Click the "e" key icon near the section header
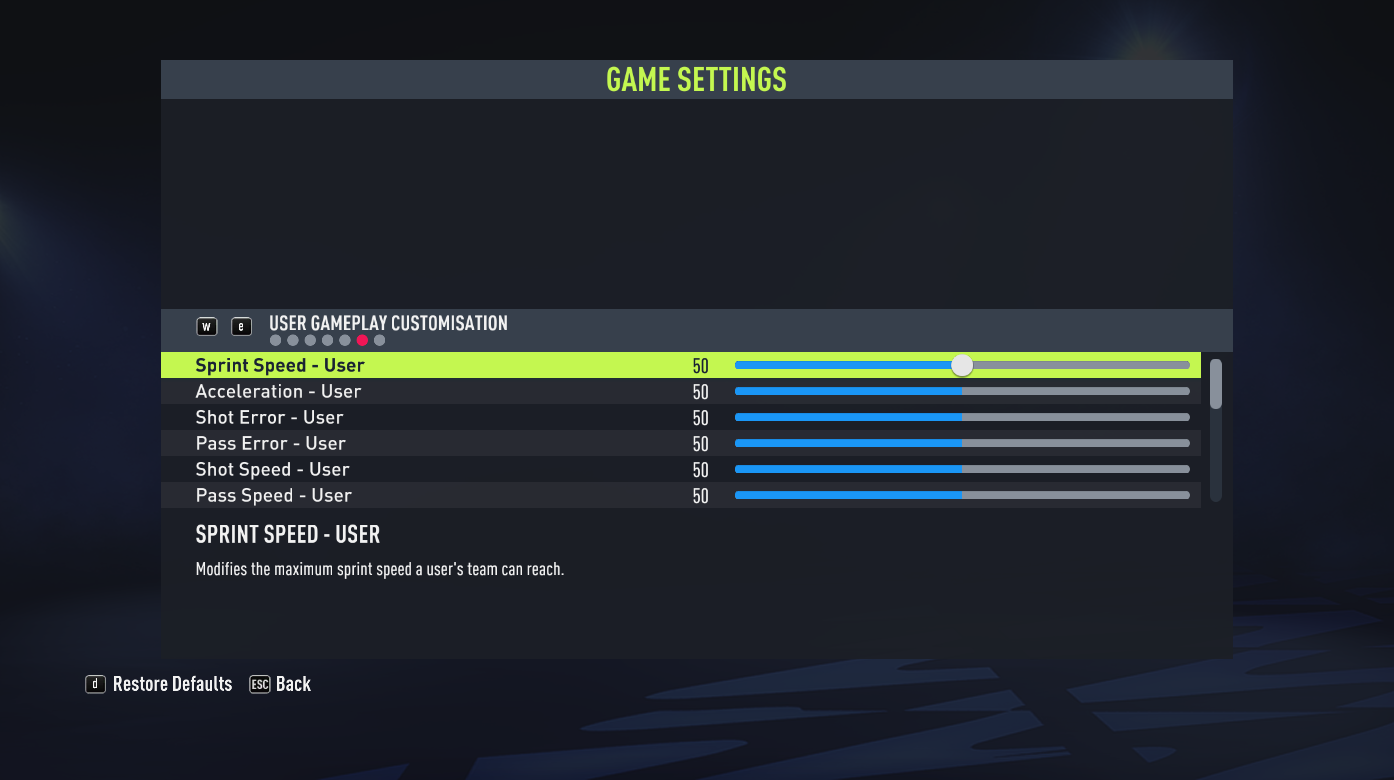 click(241, 326)
